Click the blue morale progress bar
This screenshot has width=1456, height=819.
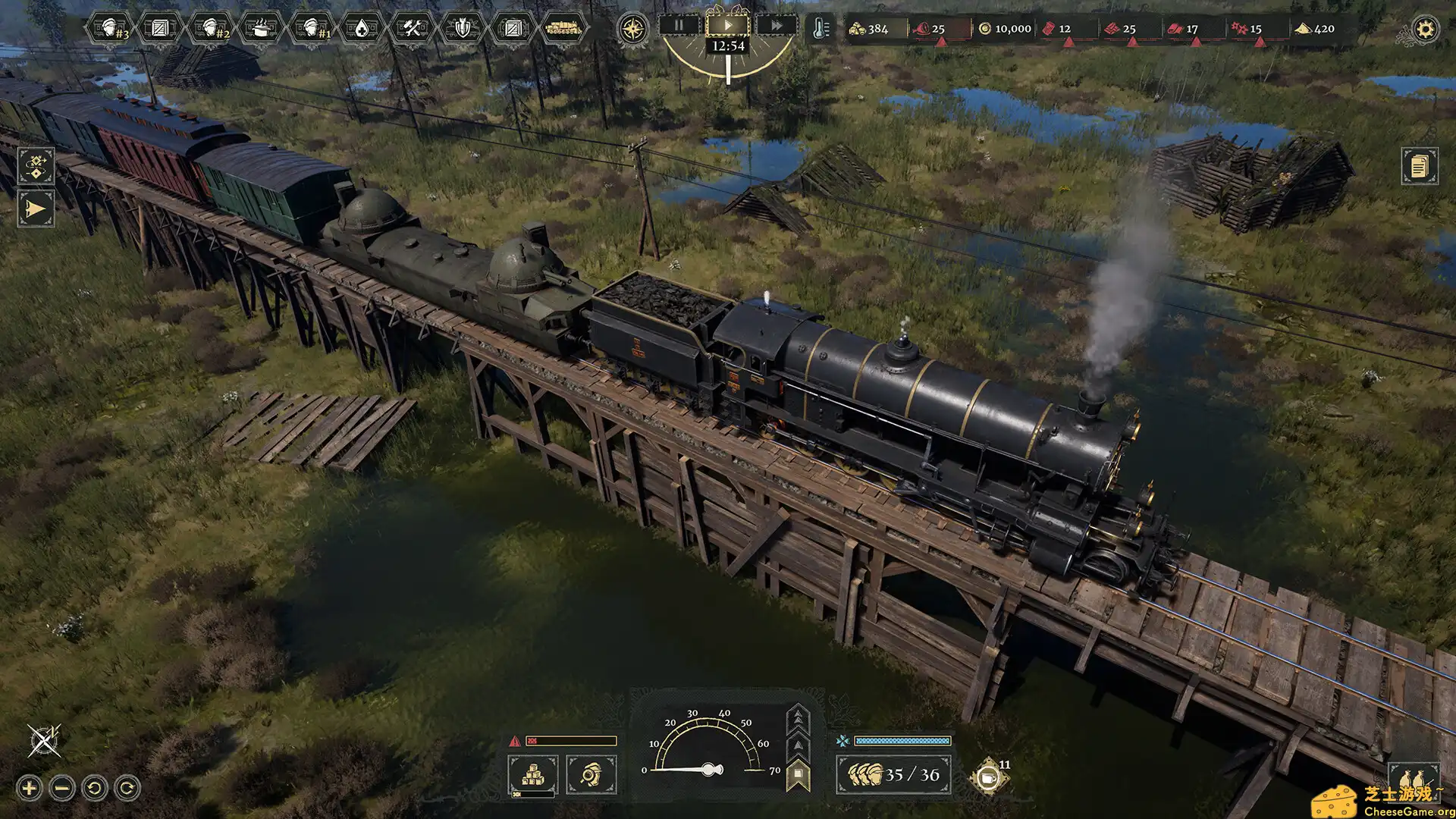pyautogui.click(x=902, y=740)
